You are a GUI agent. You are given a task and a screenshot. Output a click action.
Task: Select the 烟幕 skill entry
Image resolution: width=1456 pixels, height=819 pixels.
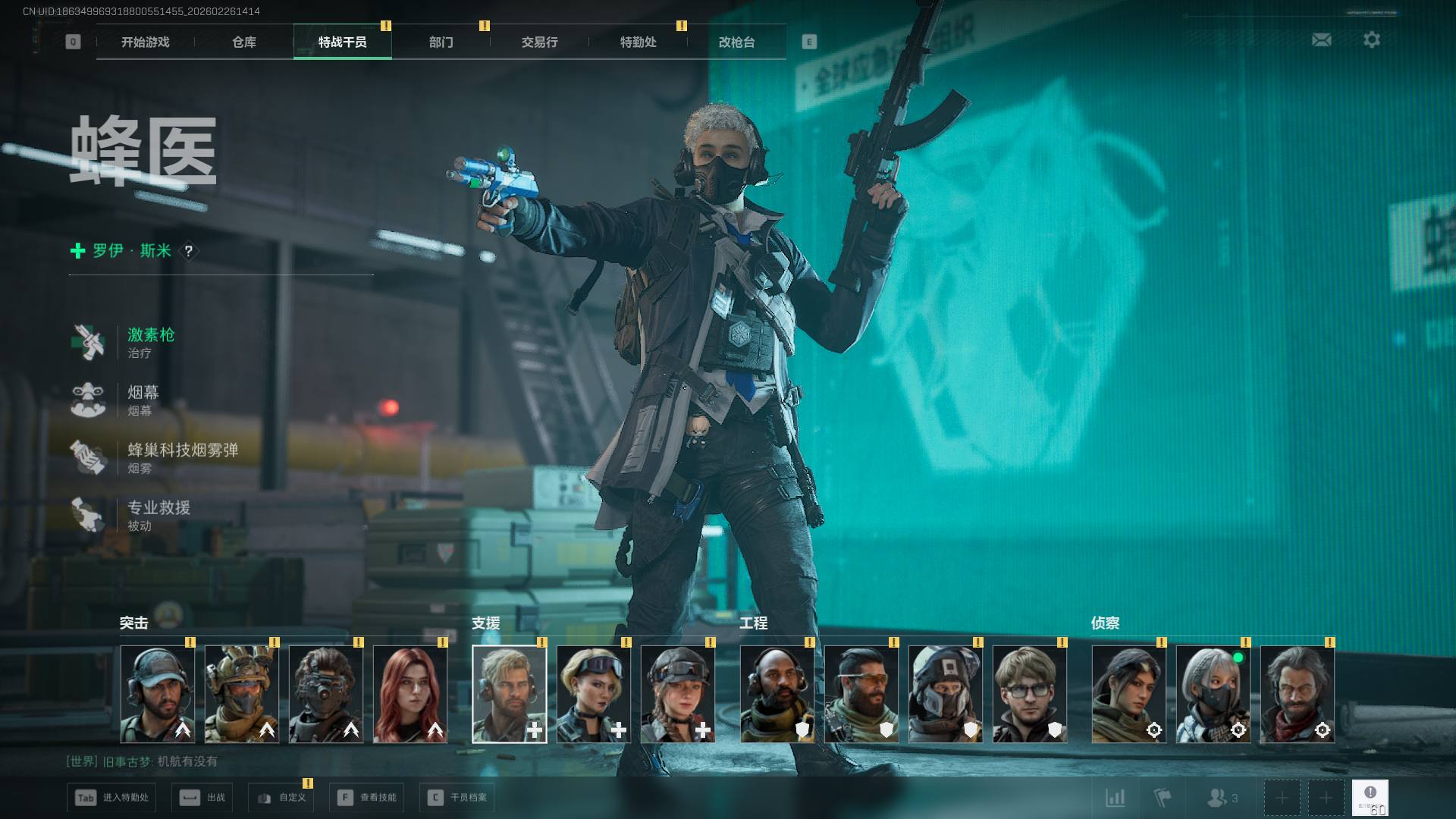143,400
